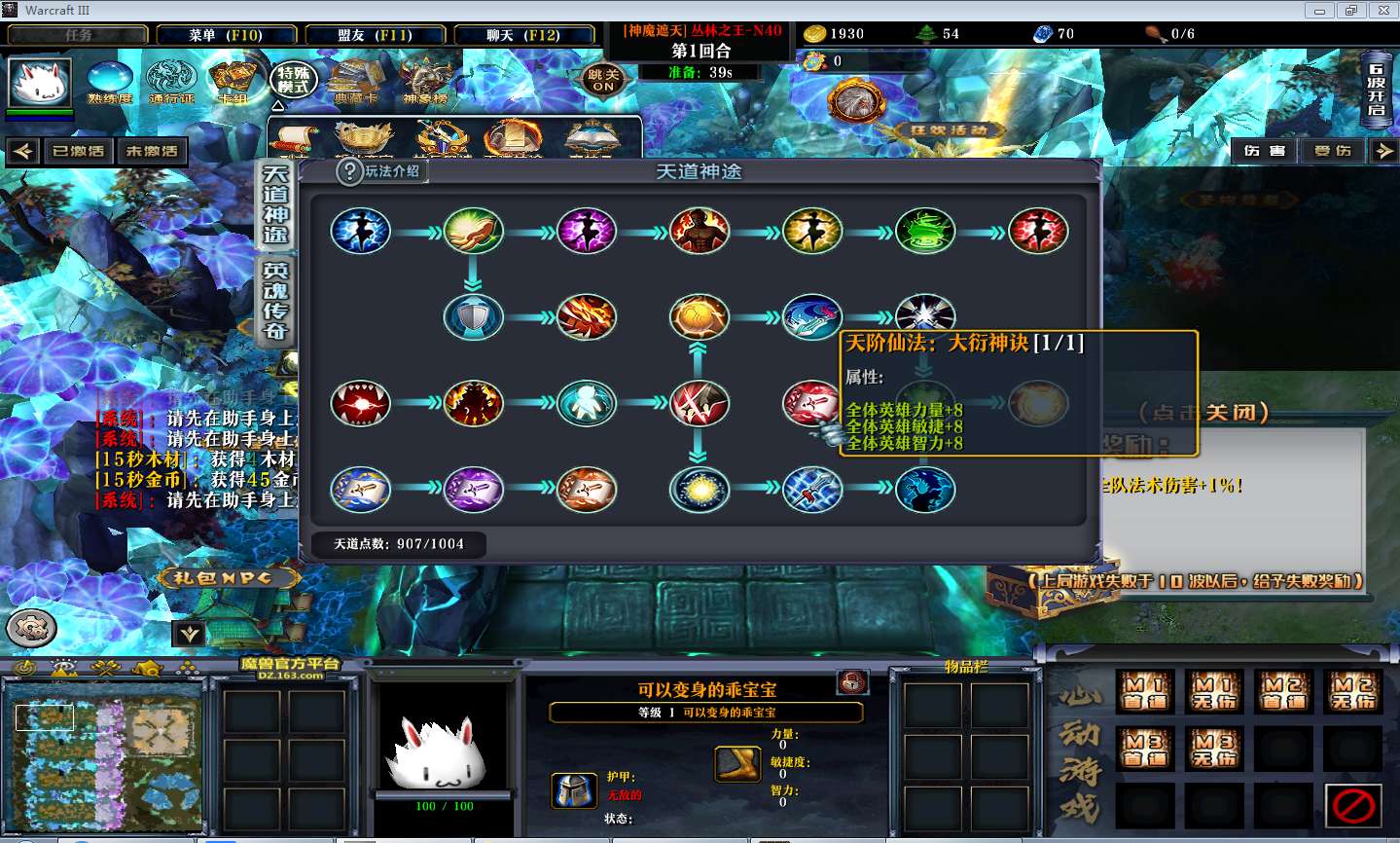The height and width of the screenshot is (843, 1400).
Task: Select the 特殊模式 round button
Action: pos(293,80)
